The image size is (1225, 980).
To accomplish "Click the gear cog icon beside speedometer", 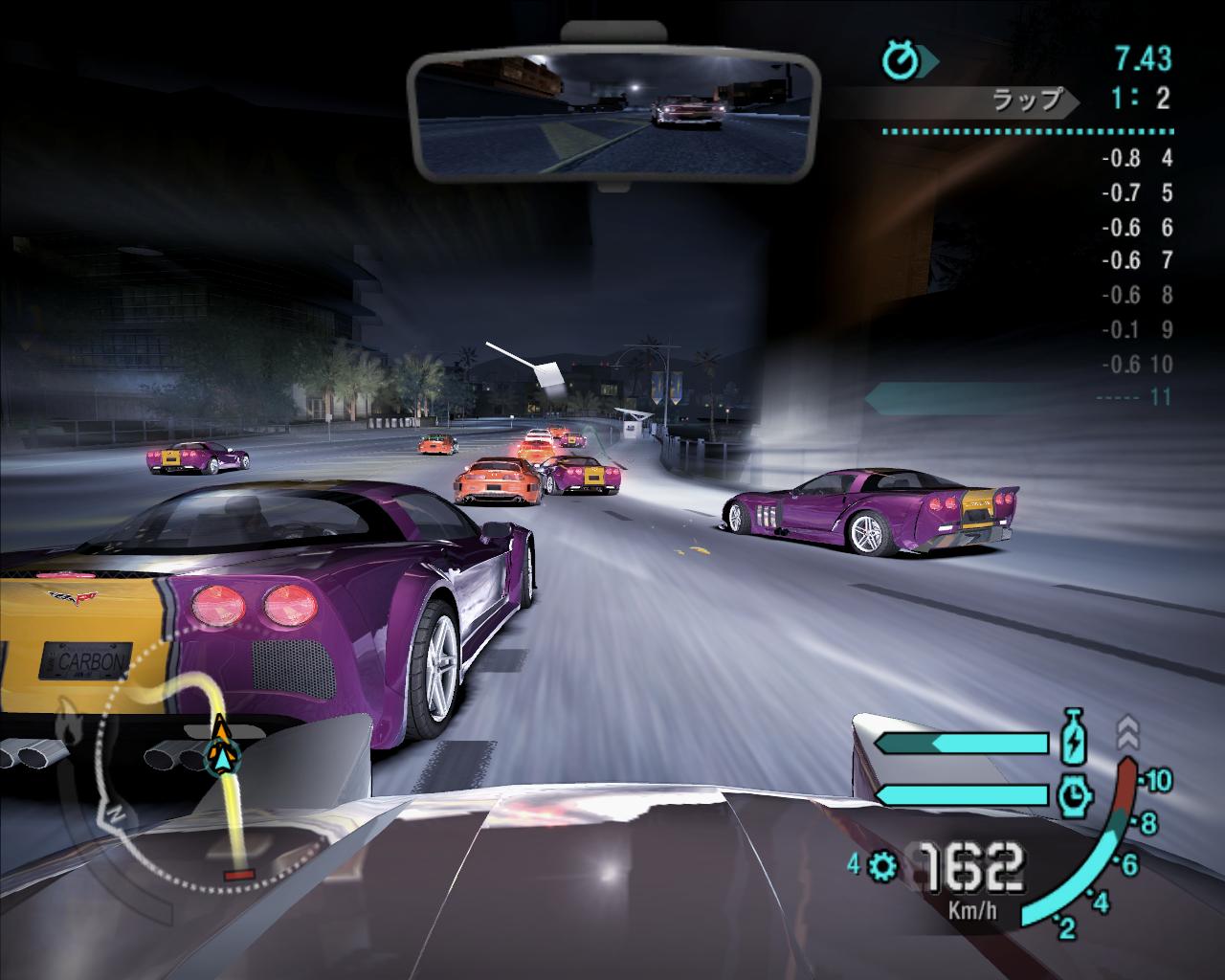I will coord(882,867).
